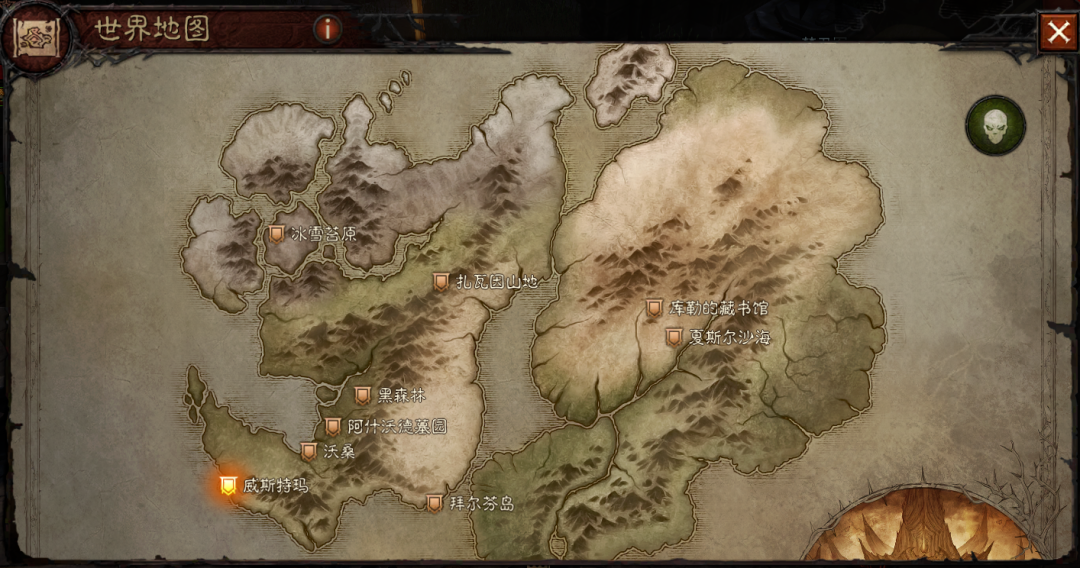Click the green skull icon
1080x568 pixels.
click(995, 125)
